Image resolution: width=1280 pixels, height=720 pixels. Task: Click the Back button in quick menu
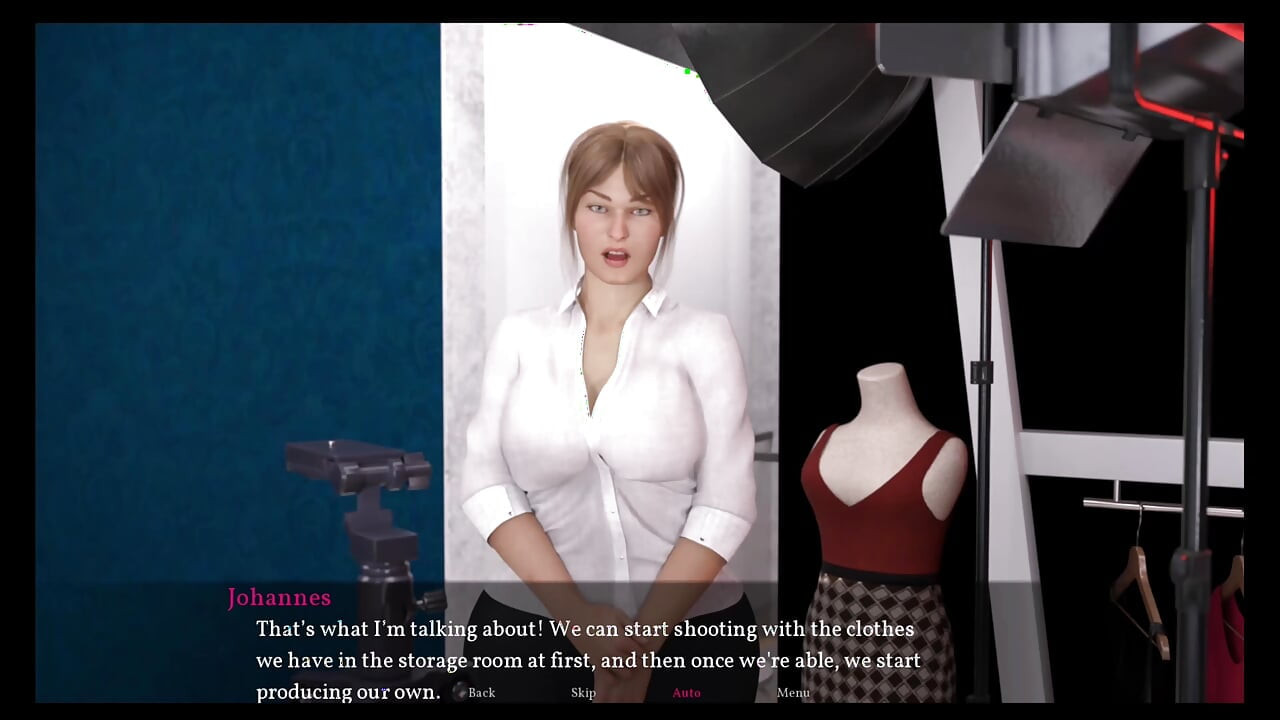coord(481,692)
